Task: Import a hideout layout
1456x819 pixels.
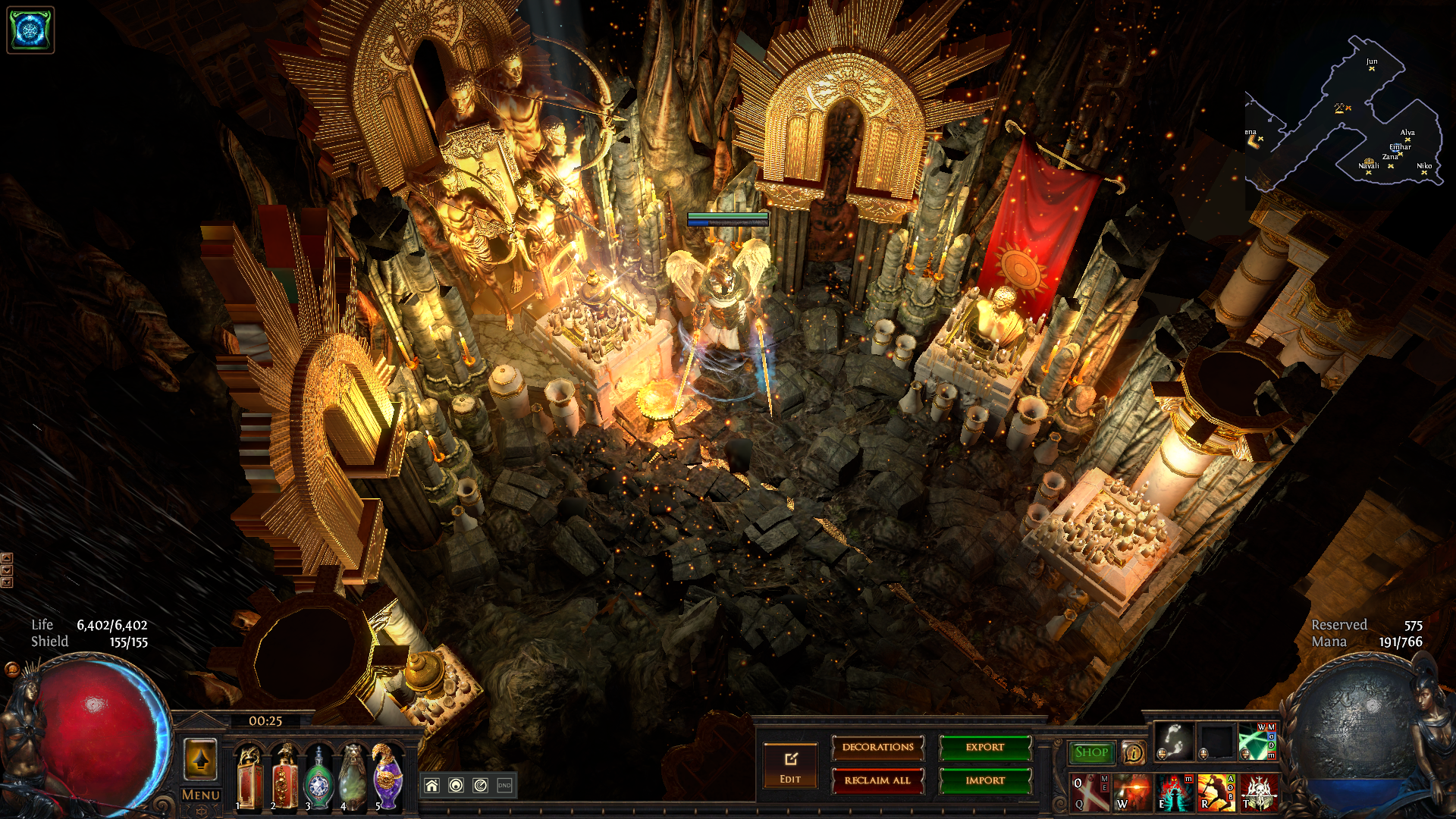Action: point(985,780)
